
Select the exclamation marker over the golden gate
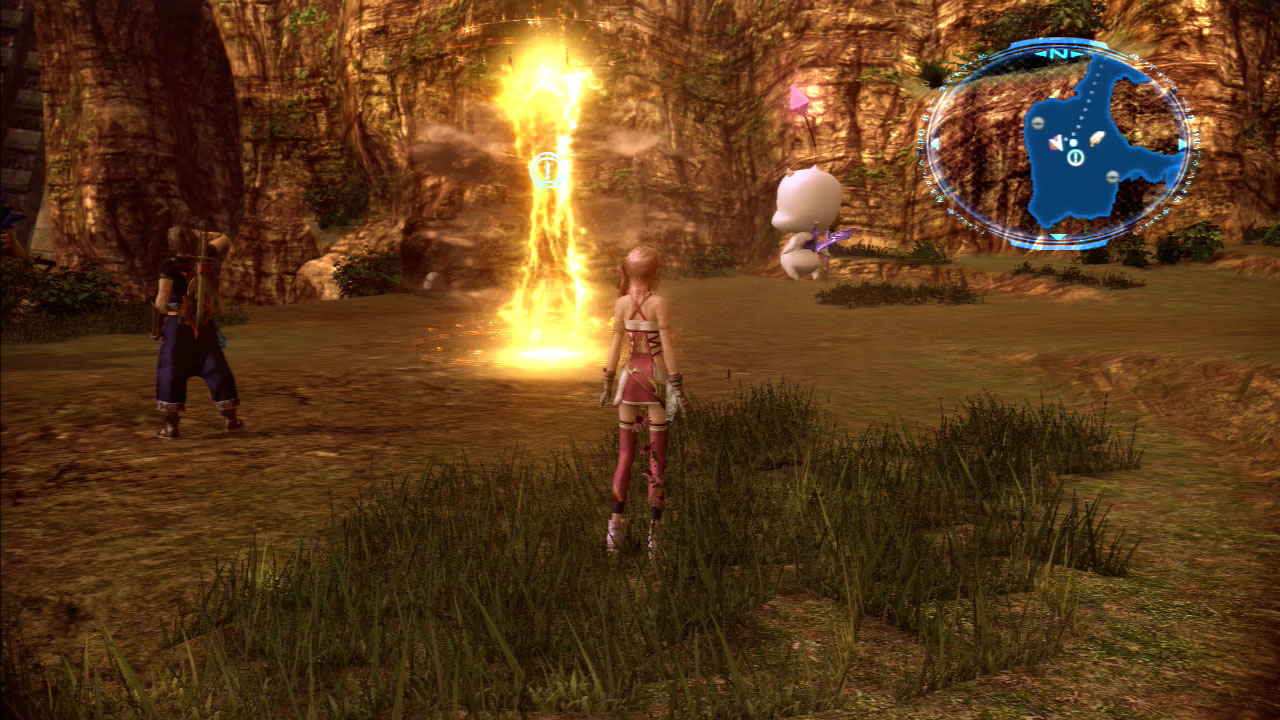[546, 170]
